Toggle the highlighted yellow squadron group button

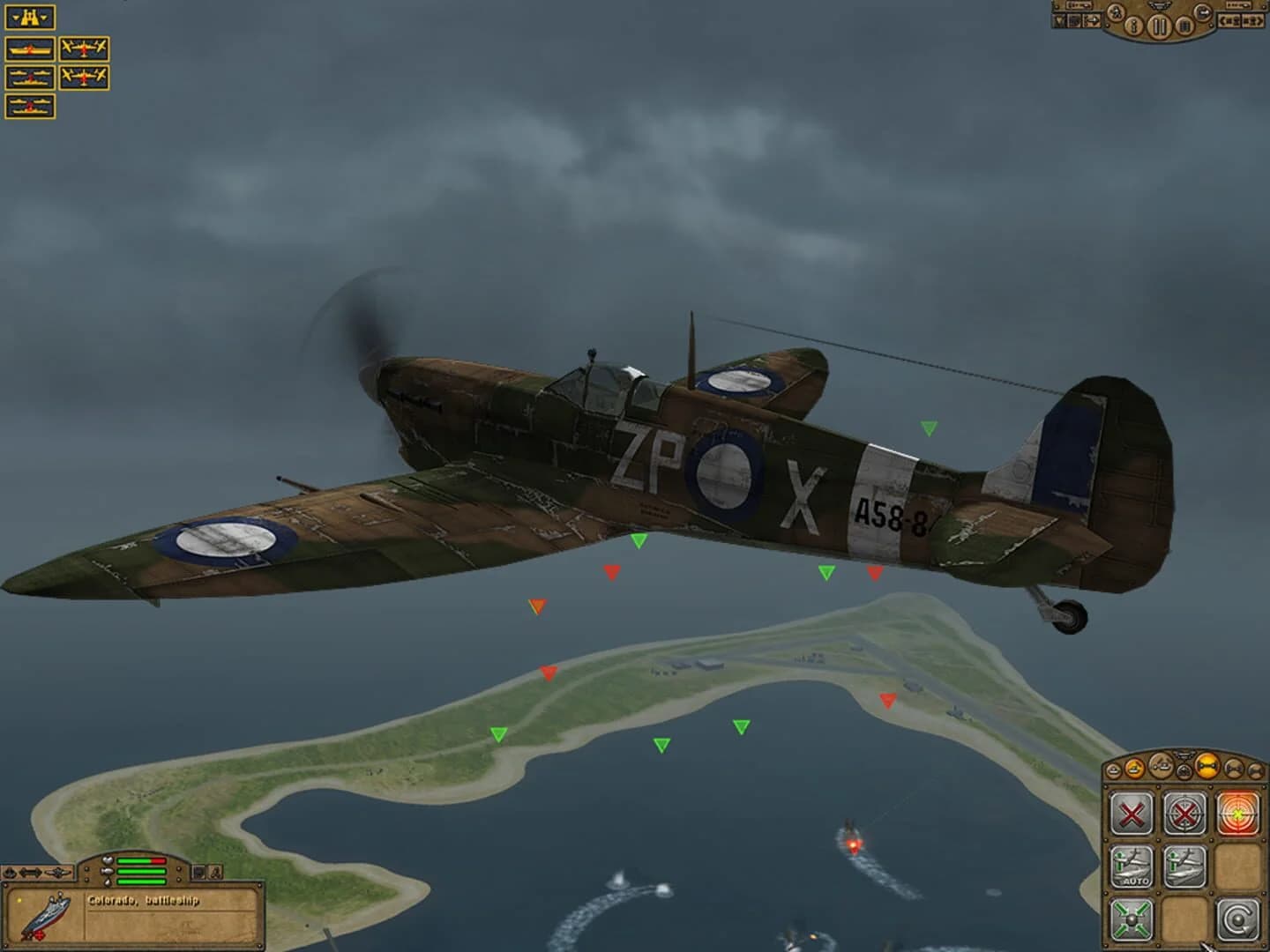click(1206, 766)
